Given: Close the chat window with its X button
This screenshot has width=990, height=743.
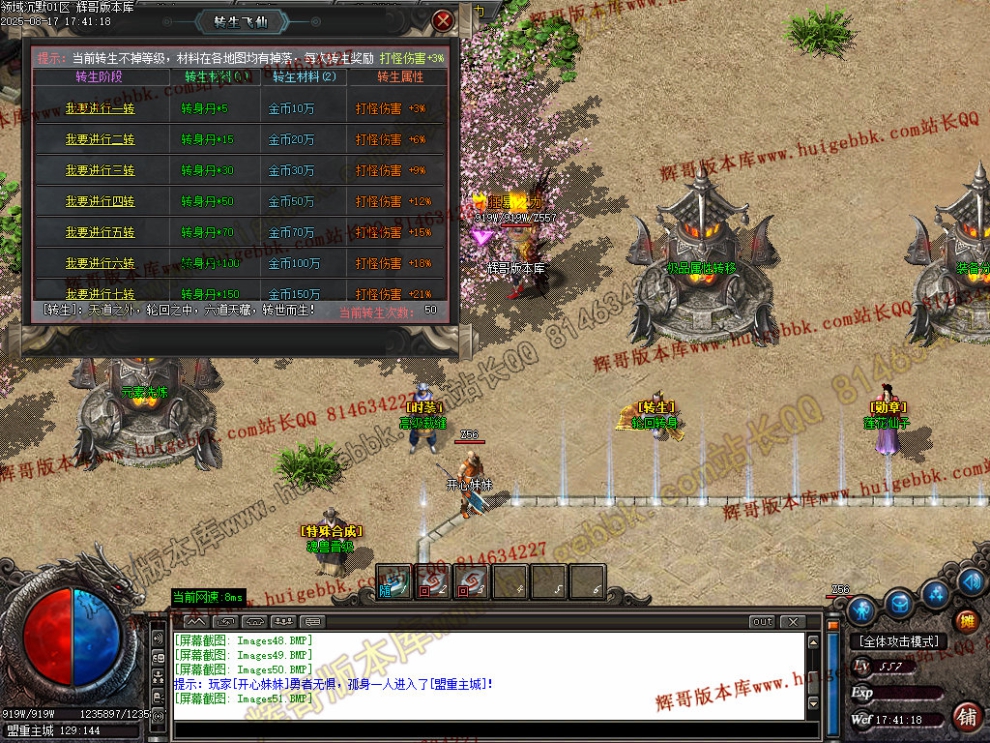Looking at the screenshot, I should point(791,622).
